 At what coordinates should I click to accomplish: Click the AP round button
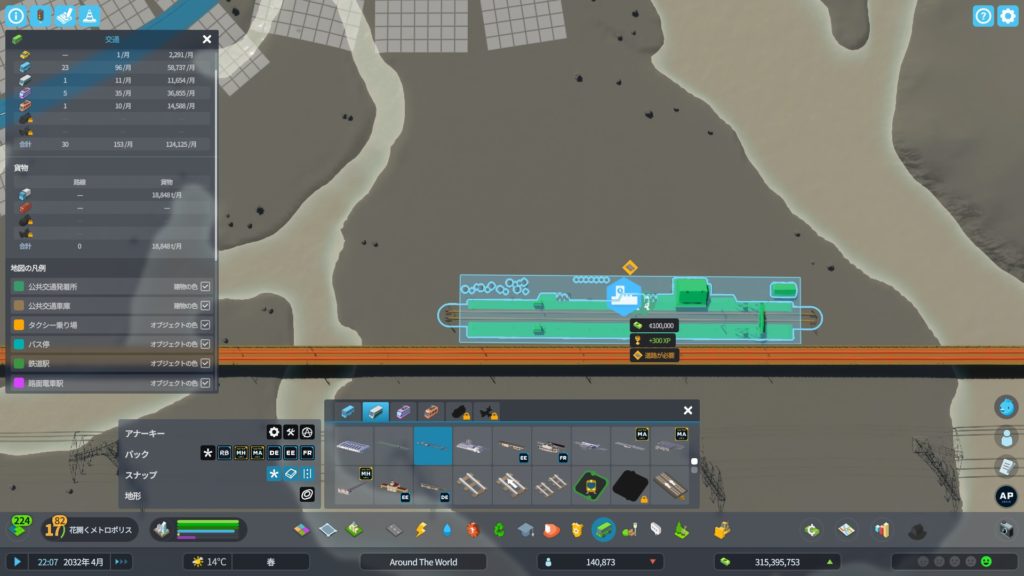point(1006,495)
